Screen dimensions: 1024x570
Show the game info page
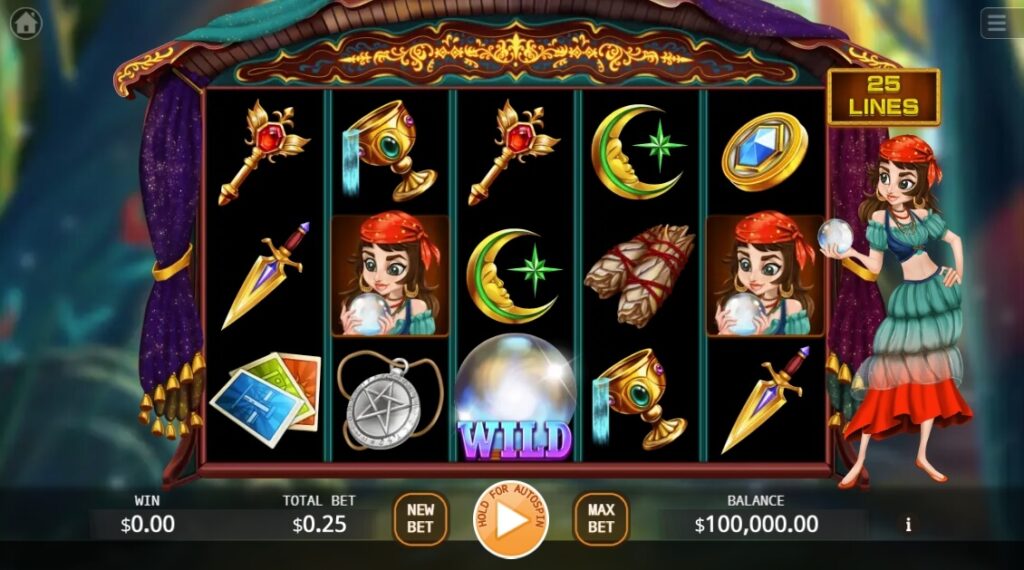pyautogui.click(x=908, y=523)
